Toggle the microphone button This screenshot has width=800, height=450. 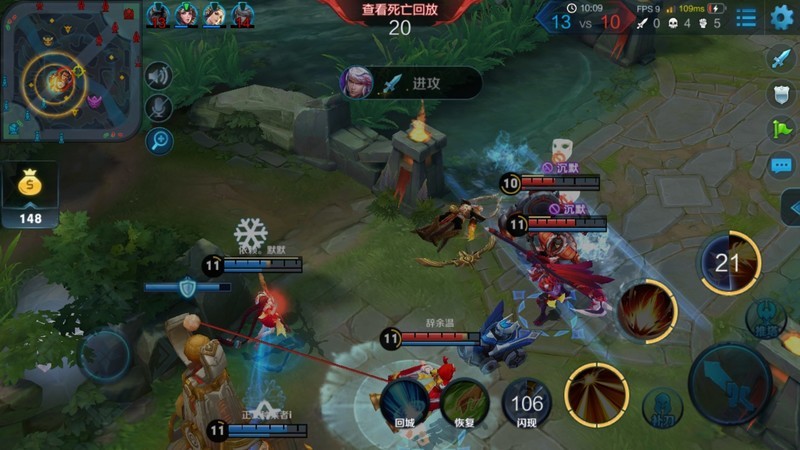pos(158,108)
